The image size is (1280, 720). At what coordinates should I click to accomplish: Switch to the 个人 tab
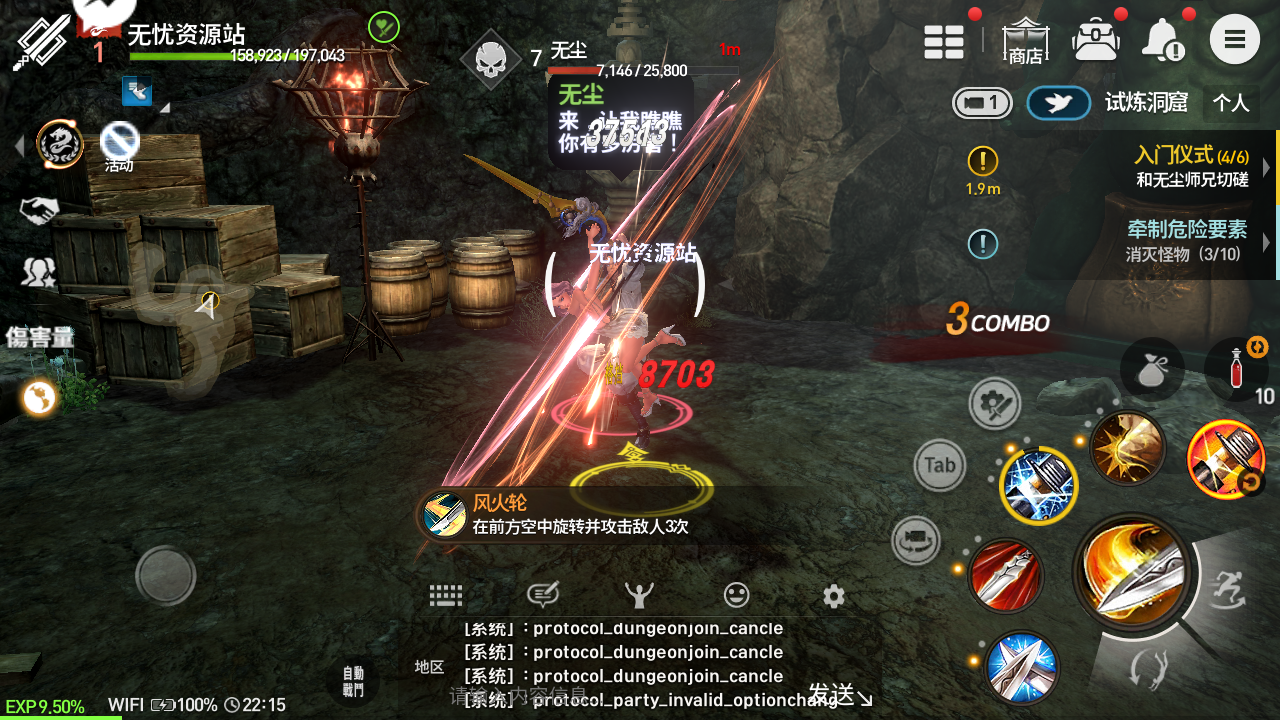[1231, 103]
